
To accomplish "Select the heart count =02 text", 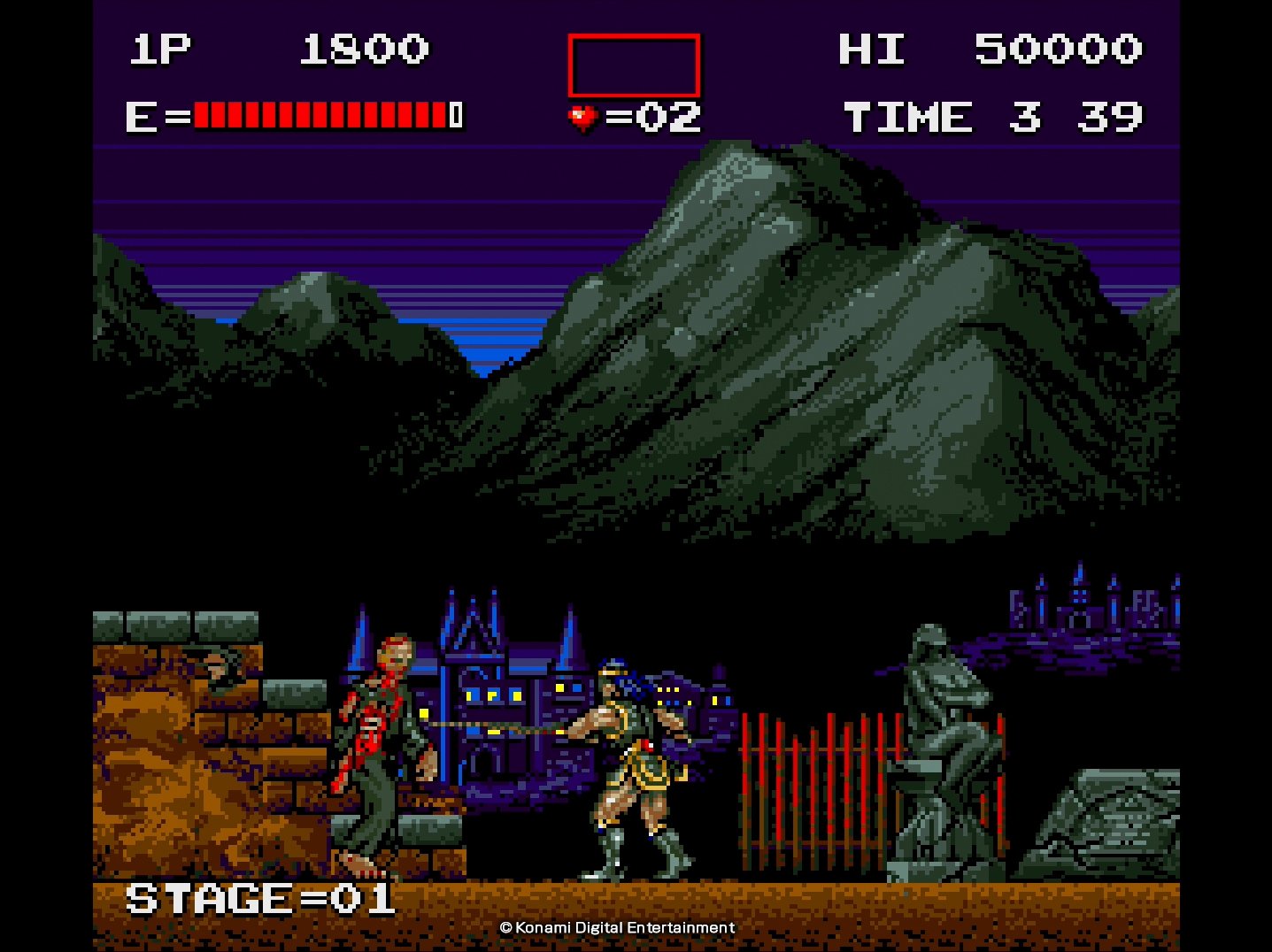I will (x=652, y=115).
